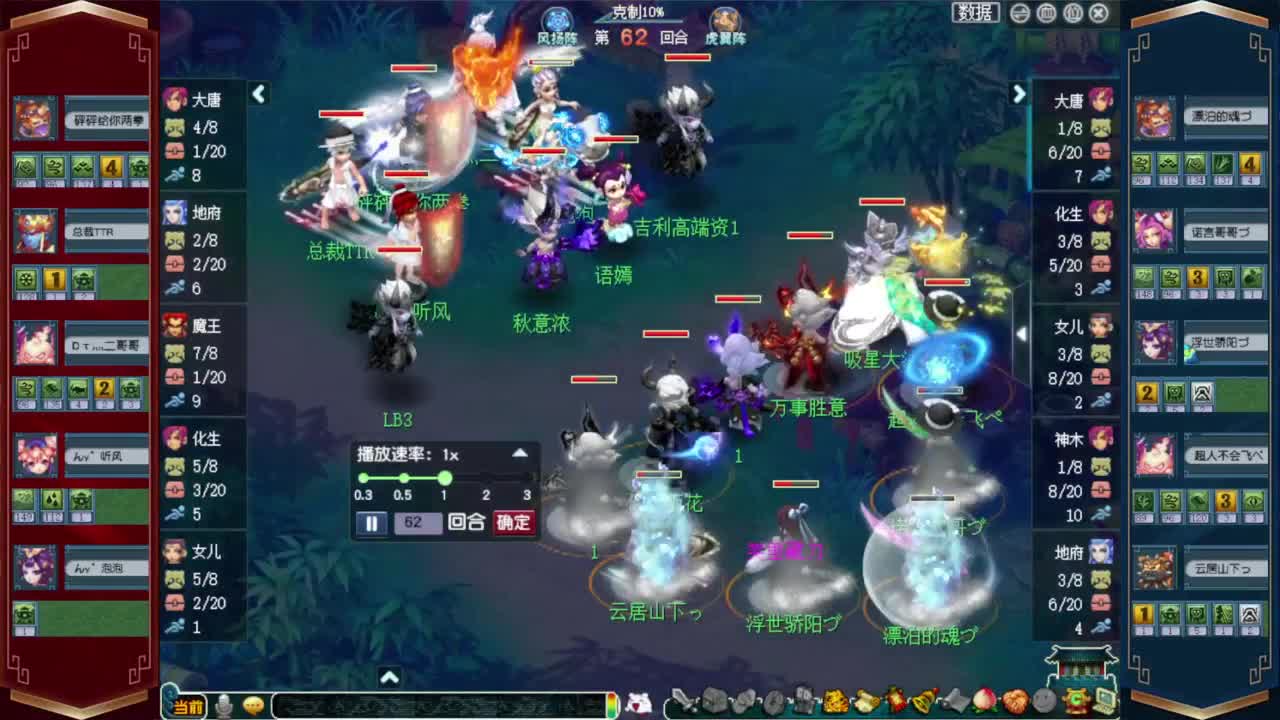The width and height of the screenshot is (1280, 720).
Task: Toggle the green buff icon under 总裁TTR
Action: pos(25,281)
